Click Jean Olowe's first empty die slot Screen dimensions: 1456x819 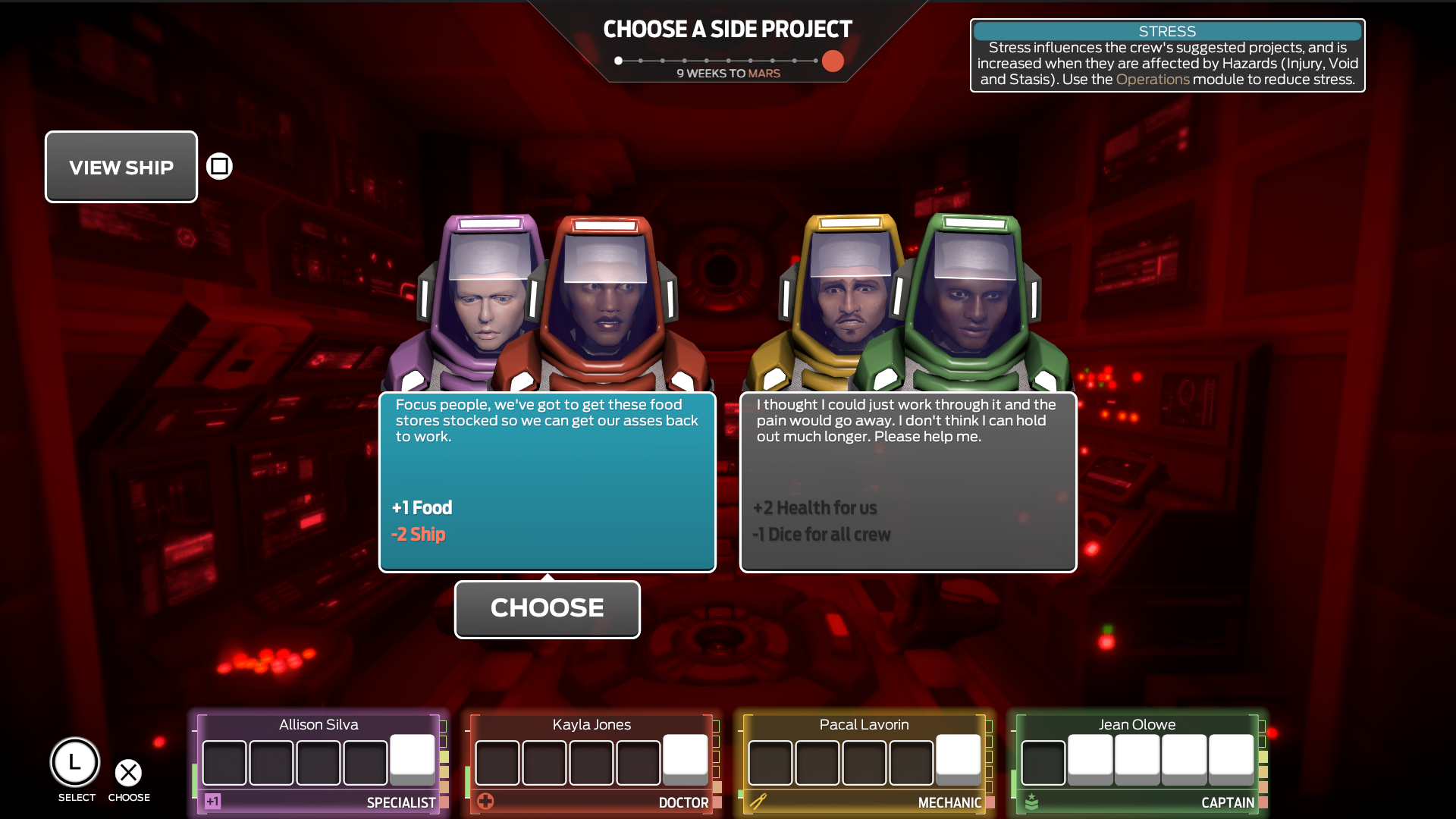[x=1043, y=762]
